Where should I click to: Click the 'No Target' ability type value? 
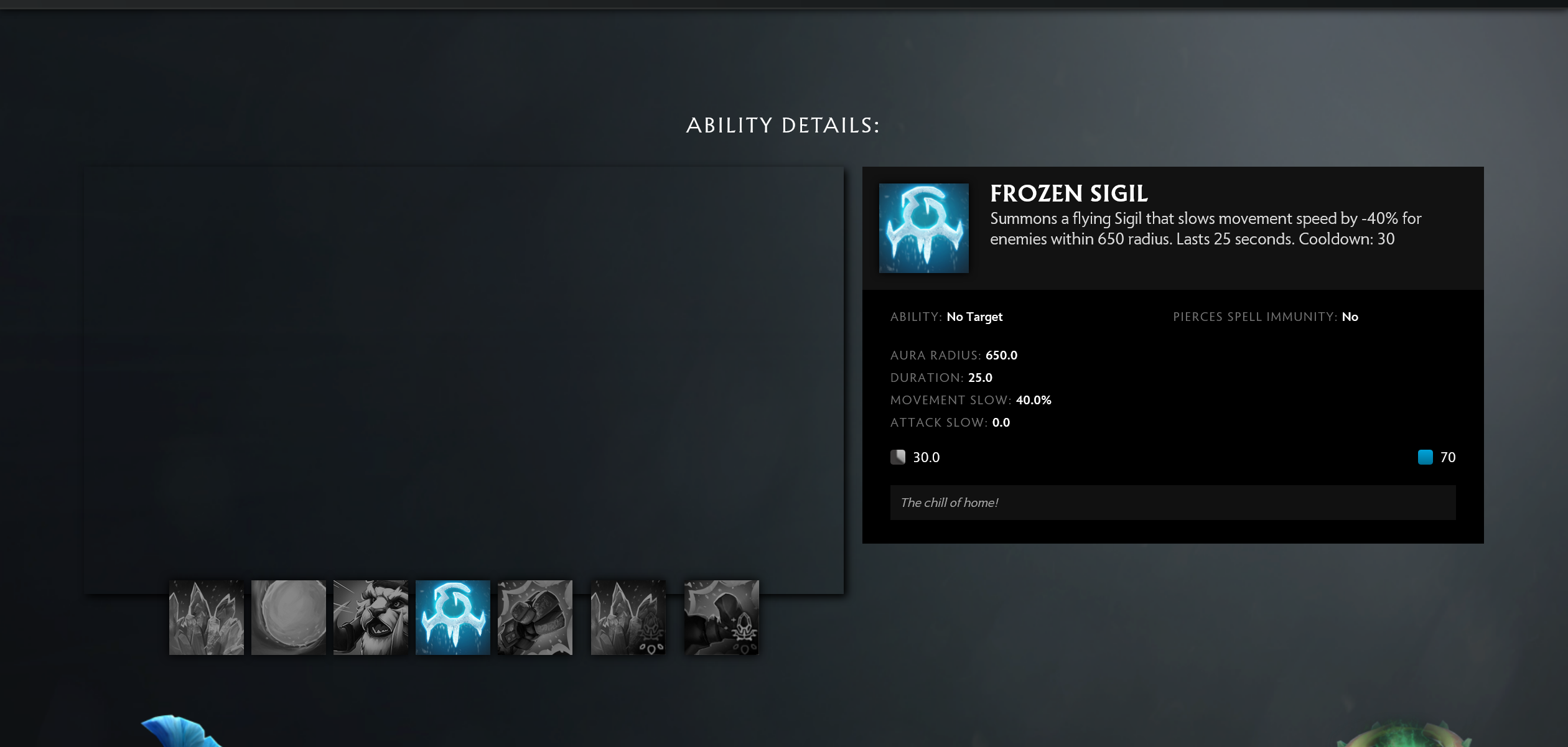tap(974, 317)
